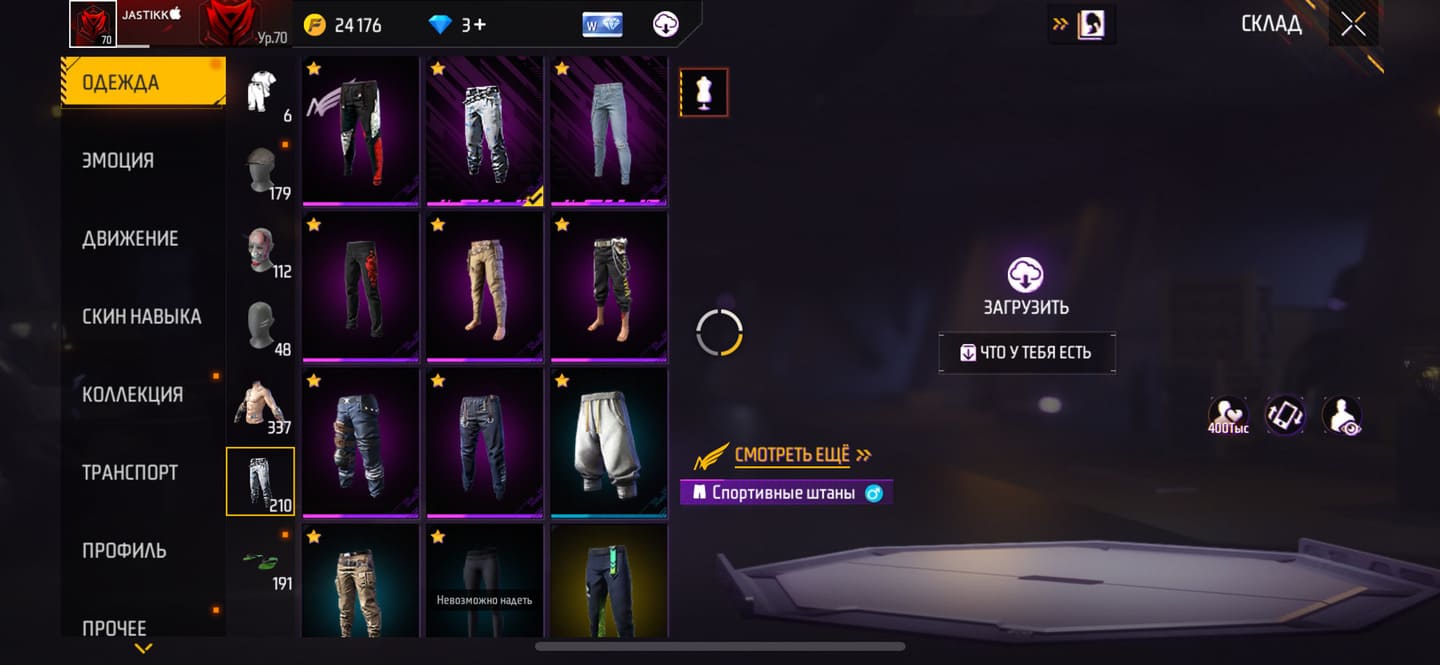
Task: Open the shirtless torso tops subcategory
Action: pyautogui.click(x=261, y=406)
